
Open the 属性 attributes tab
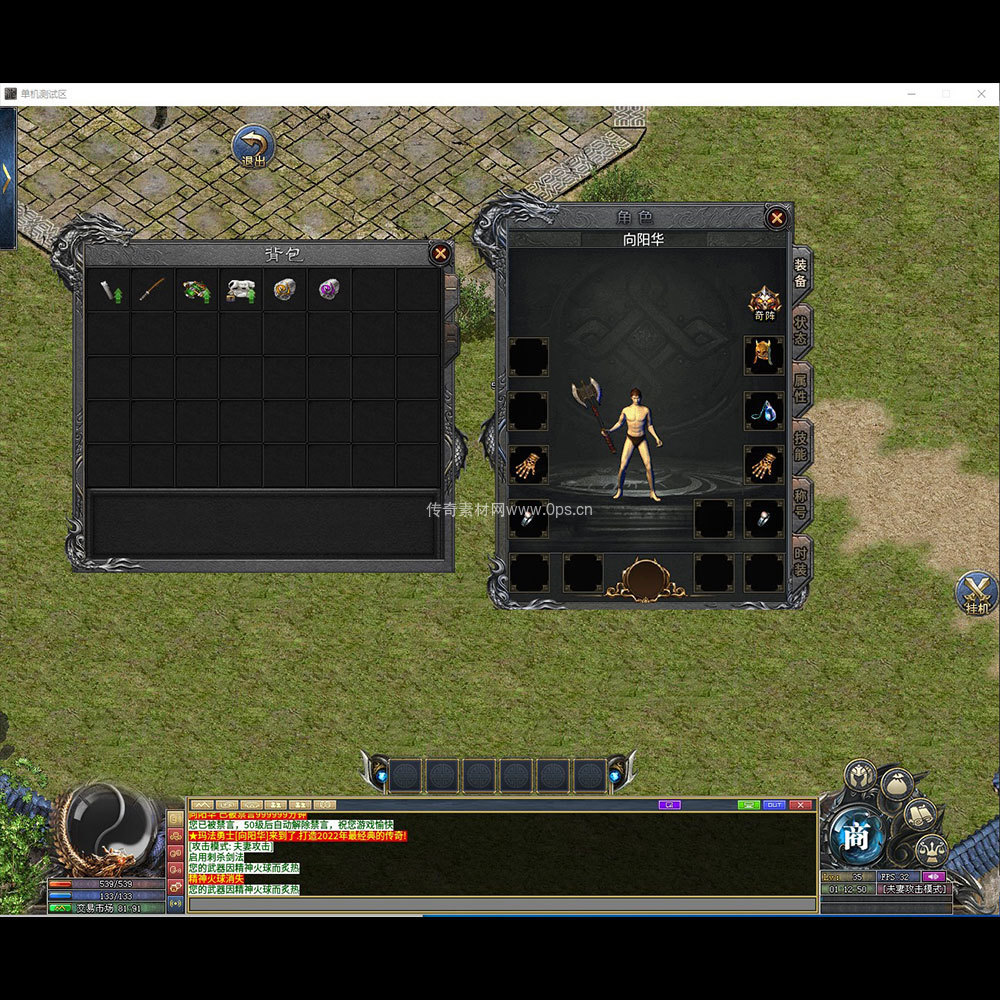(x=801, y=387)
